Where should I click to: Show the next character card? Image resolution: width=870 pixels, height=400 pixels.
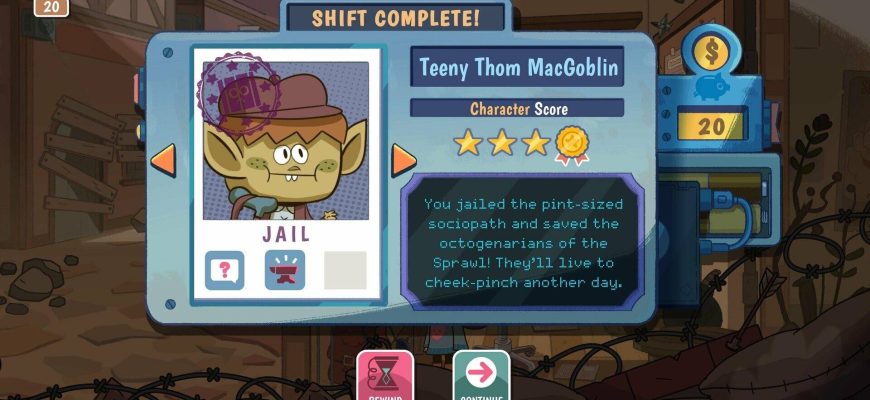tap(403, 158)
